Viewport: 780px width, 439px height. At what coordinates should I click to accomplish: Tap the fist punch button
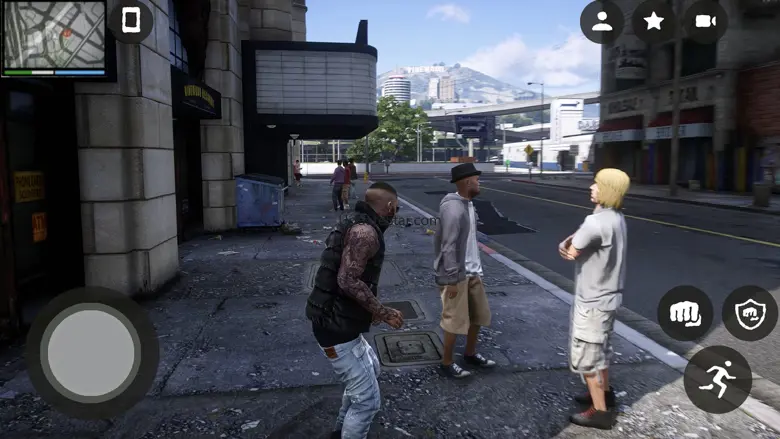pos(685,314)
